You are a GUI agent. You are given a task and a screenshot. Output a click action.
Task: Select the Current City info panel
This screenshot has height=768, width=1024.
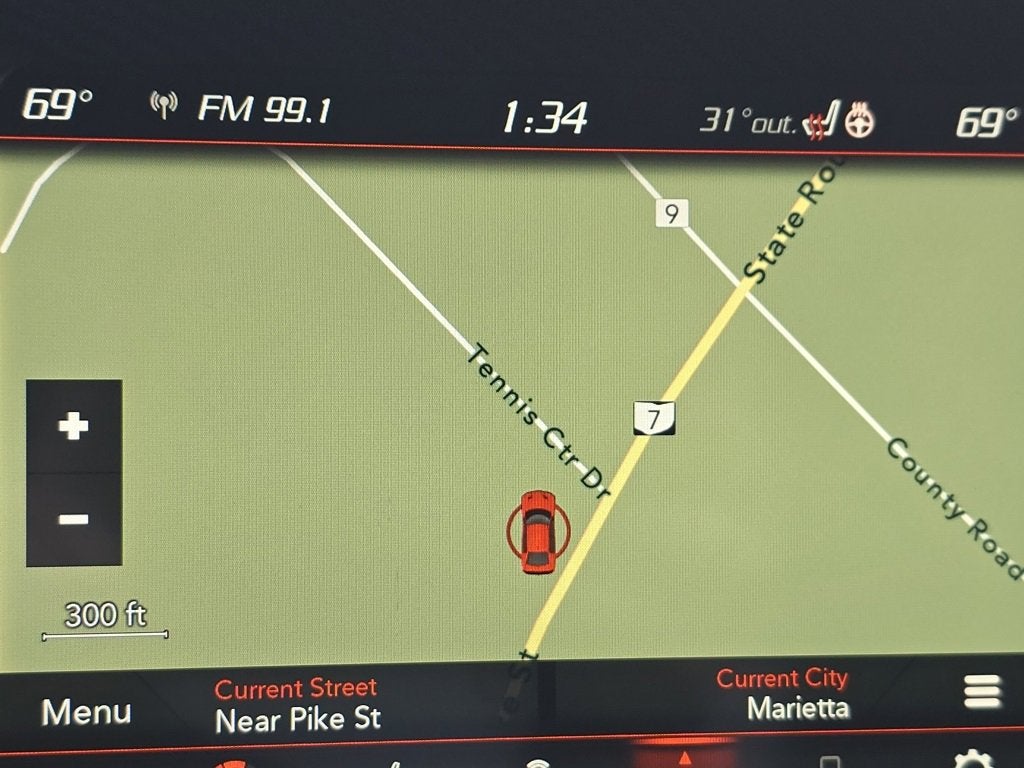pos(783,694)
